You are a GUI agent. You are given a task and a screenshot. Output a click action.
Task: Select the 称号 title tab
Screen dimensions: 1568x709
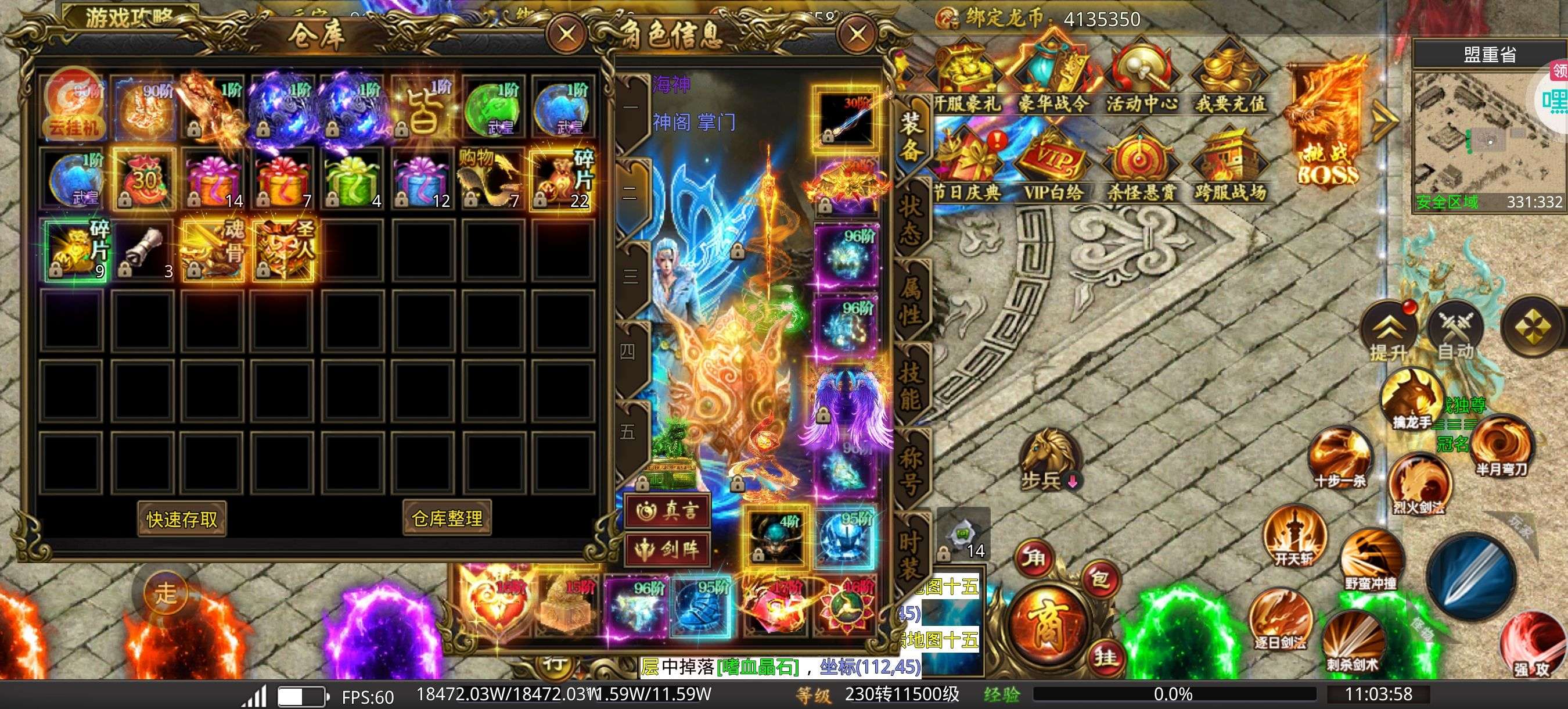pos(911,471)
